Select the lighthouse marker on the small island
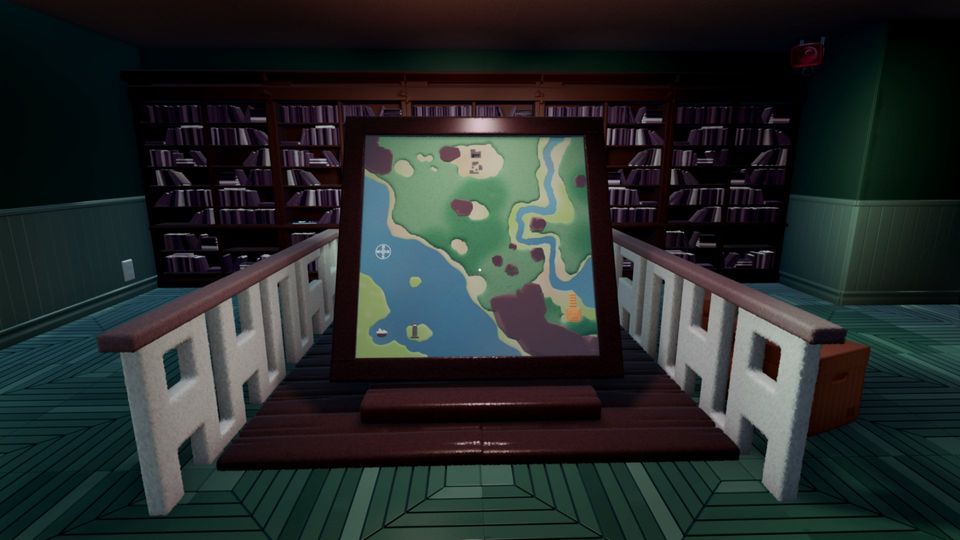Screen dimensions: 960x540 [x=412, y=331]
